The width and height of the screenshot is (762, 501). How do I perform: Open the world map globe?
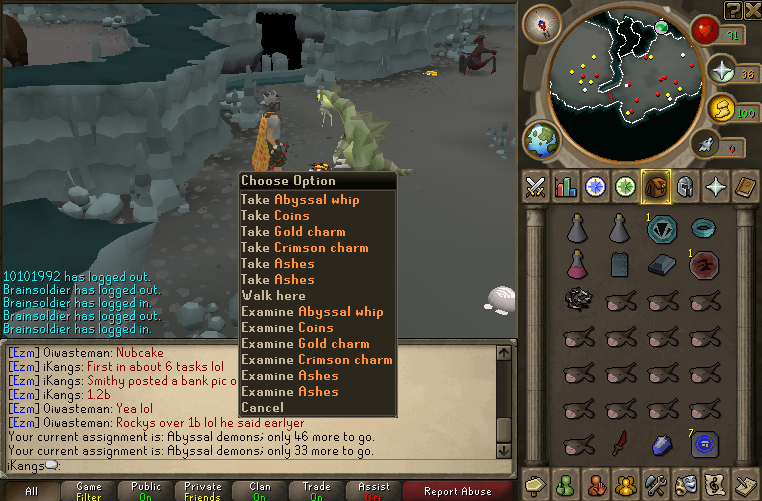pyautogui.click(x=544, y=139)
